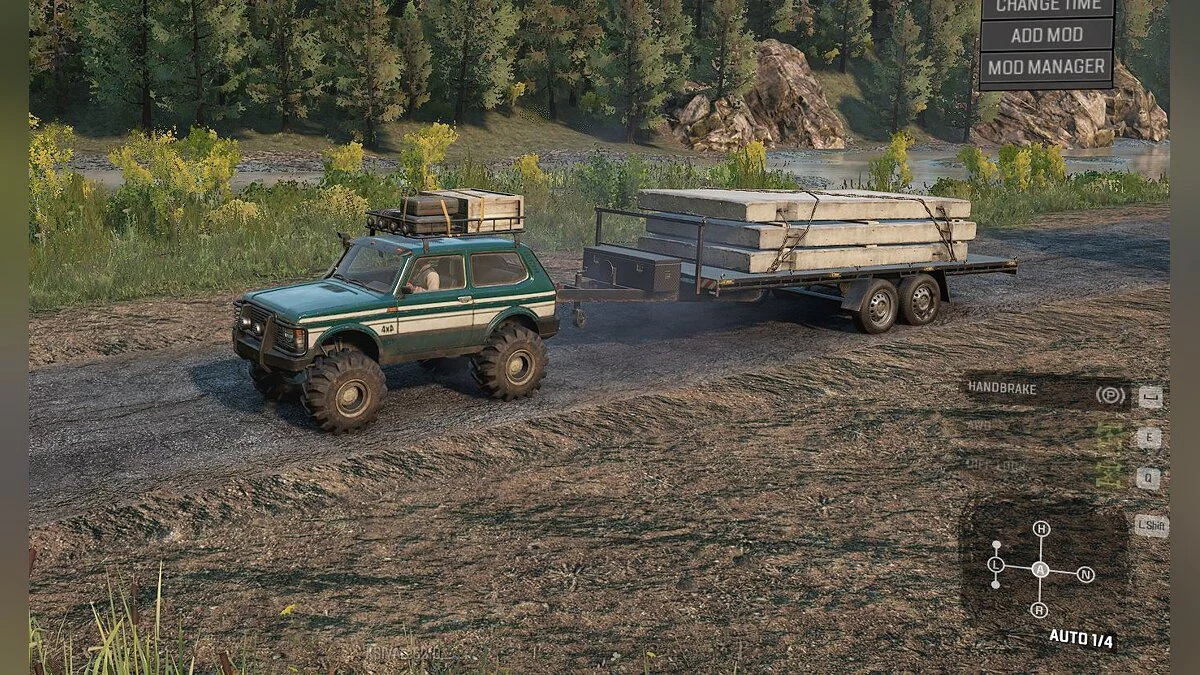1200x675 pixels.
Task: Click the Add Mod button
Action: click(1047, 35)
